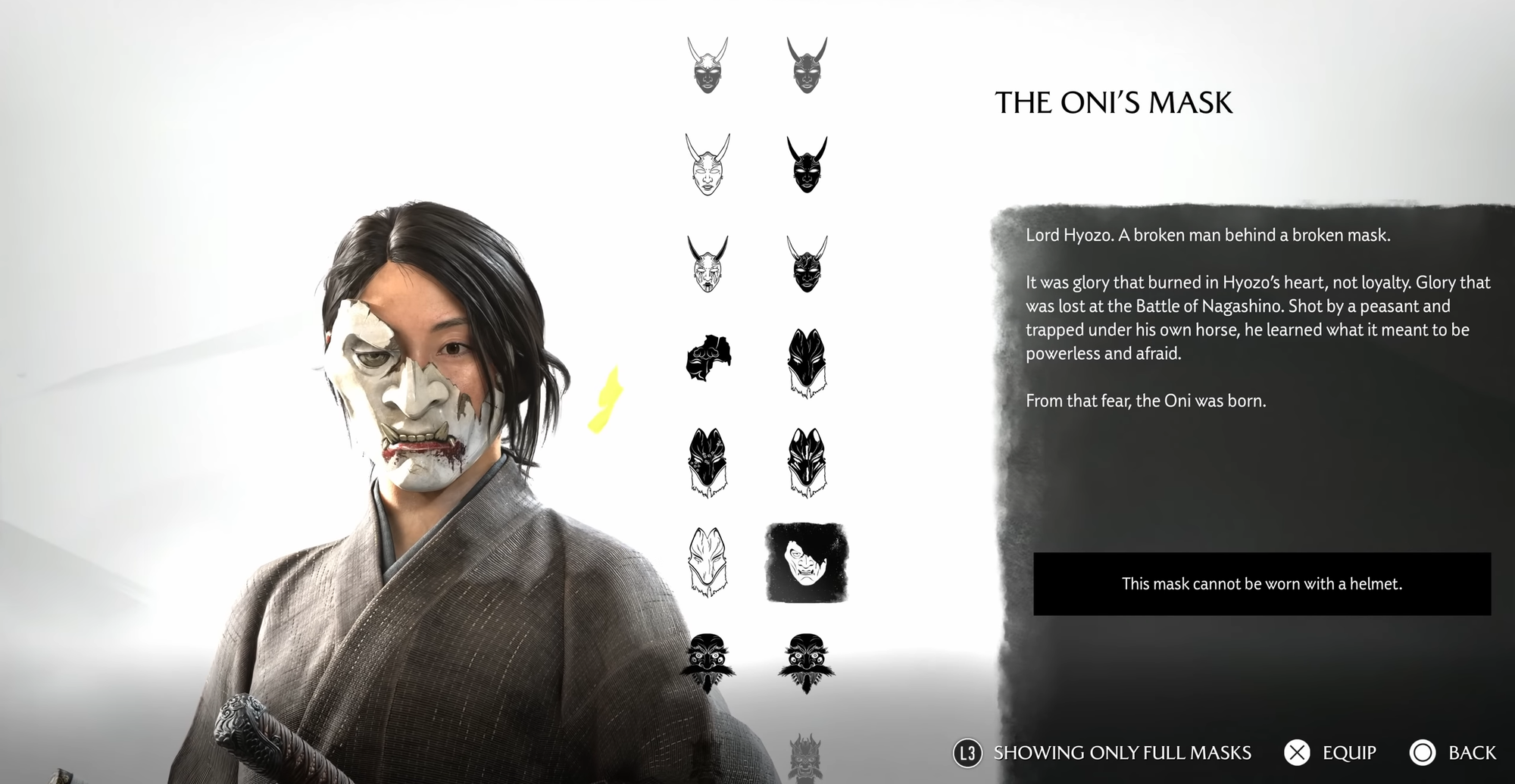Select the grey mask with white horns
Image resolution: width=1515 pixels, height=784 pixels.
(708, 66)
